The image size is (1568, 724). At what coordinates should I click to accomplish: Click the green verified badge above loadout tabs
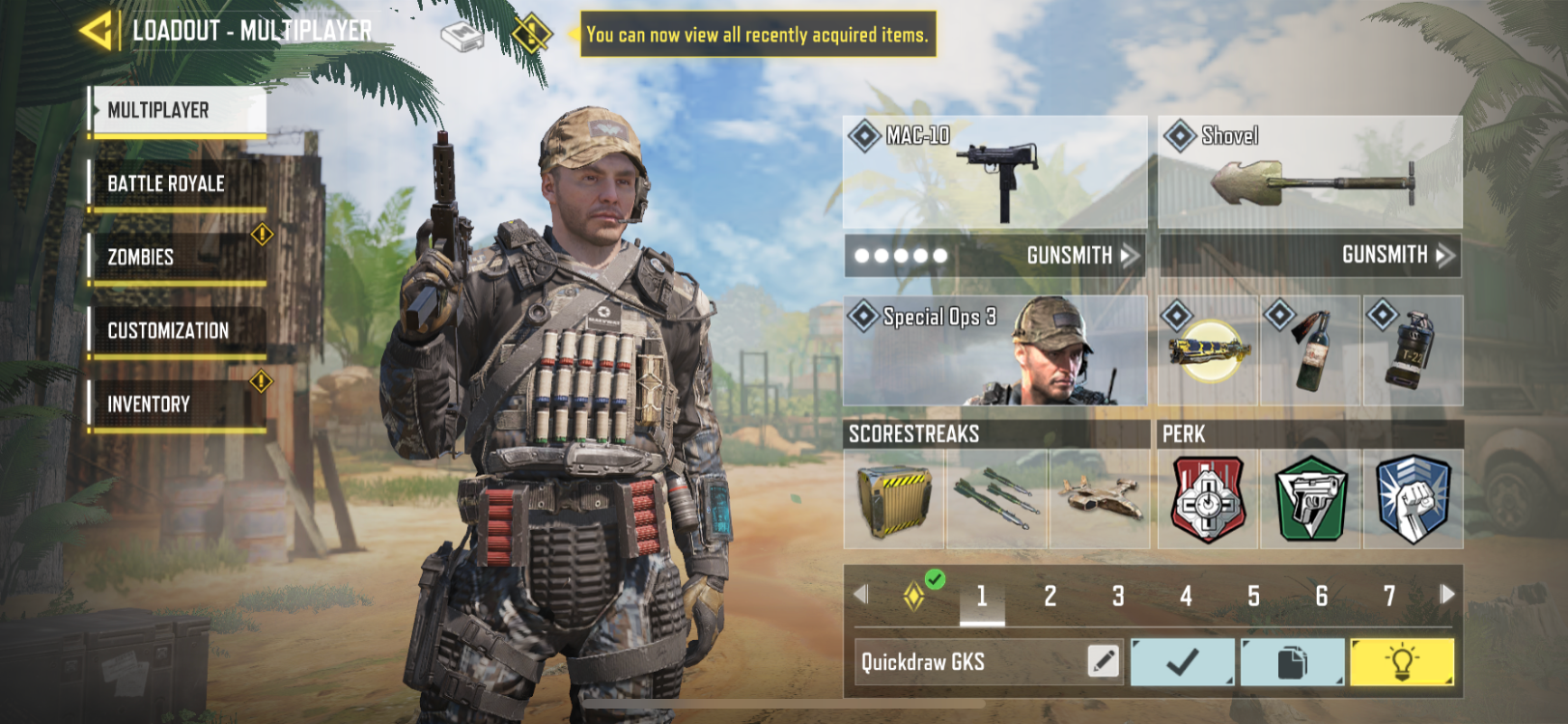[933, 580]
